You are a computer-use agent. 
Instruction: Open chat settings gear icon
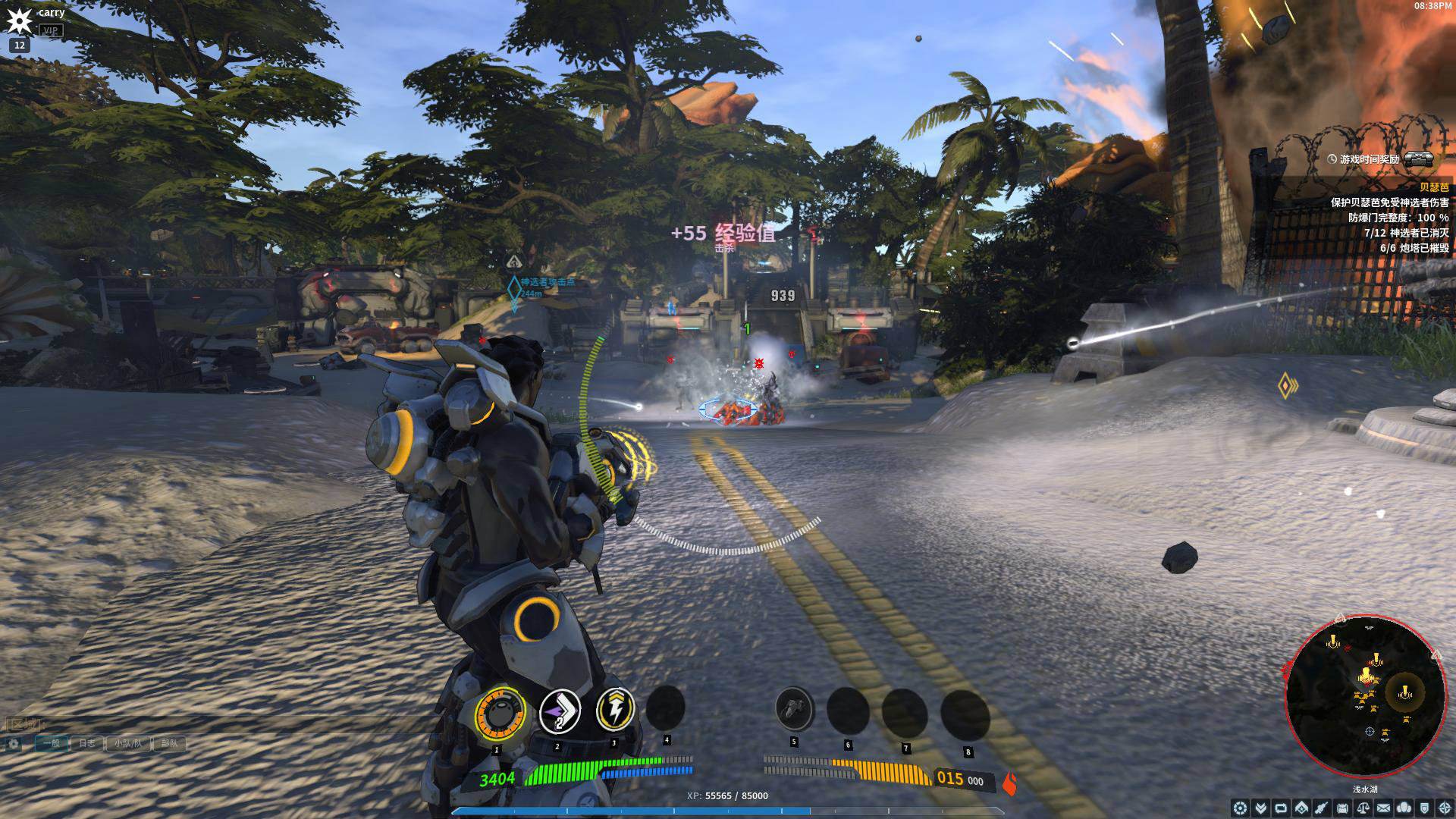click(14, 744)
